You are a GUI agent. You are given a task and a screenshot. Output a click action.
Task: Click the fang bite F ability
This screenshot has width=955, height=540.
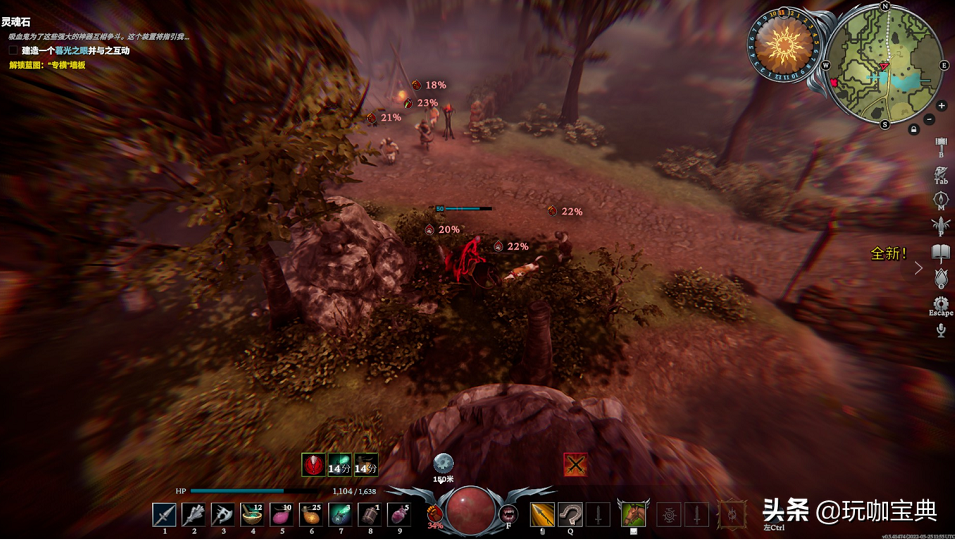click(508, 514)
